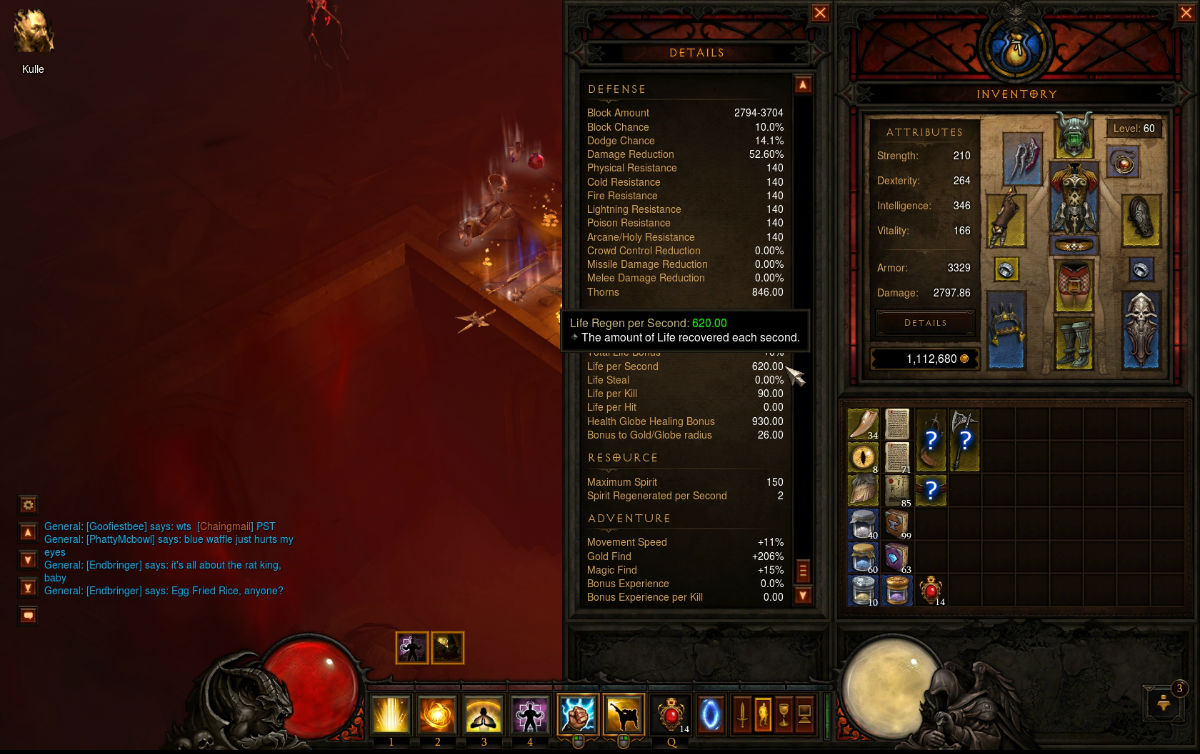This screenshot has height=754, width=1200.
Task: Open the blue Town Portal
Action: click(711, 714)
